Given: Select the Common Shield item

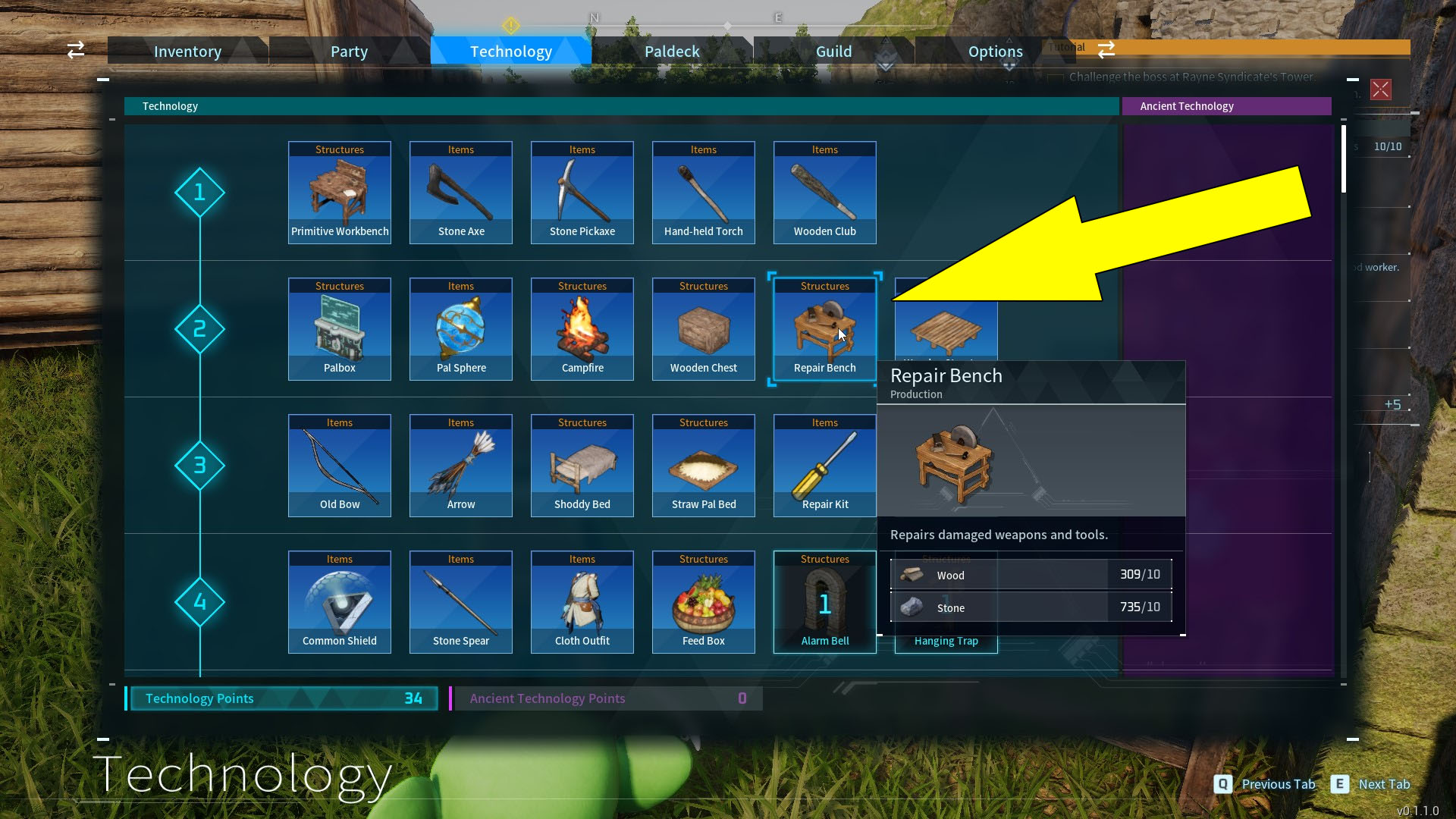Looking at the screenshot, I should point(339,601).
